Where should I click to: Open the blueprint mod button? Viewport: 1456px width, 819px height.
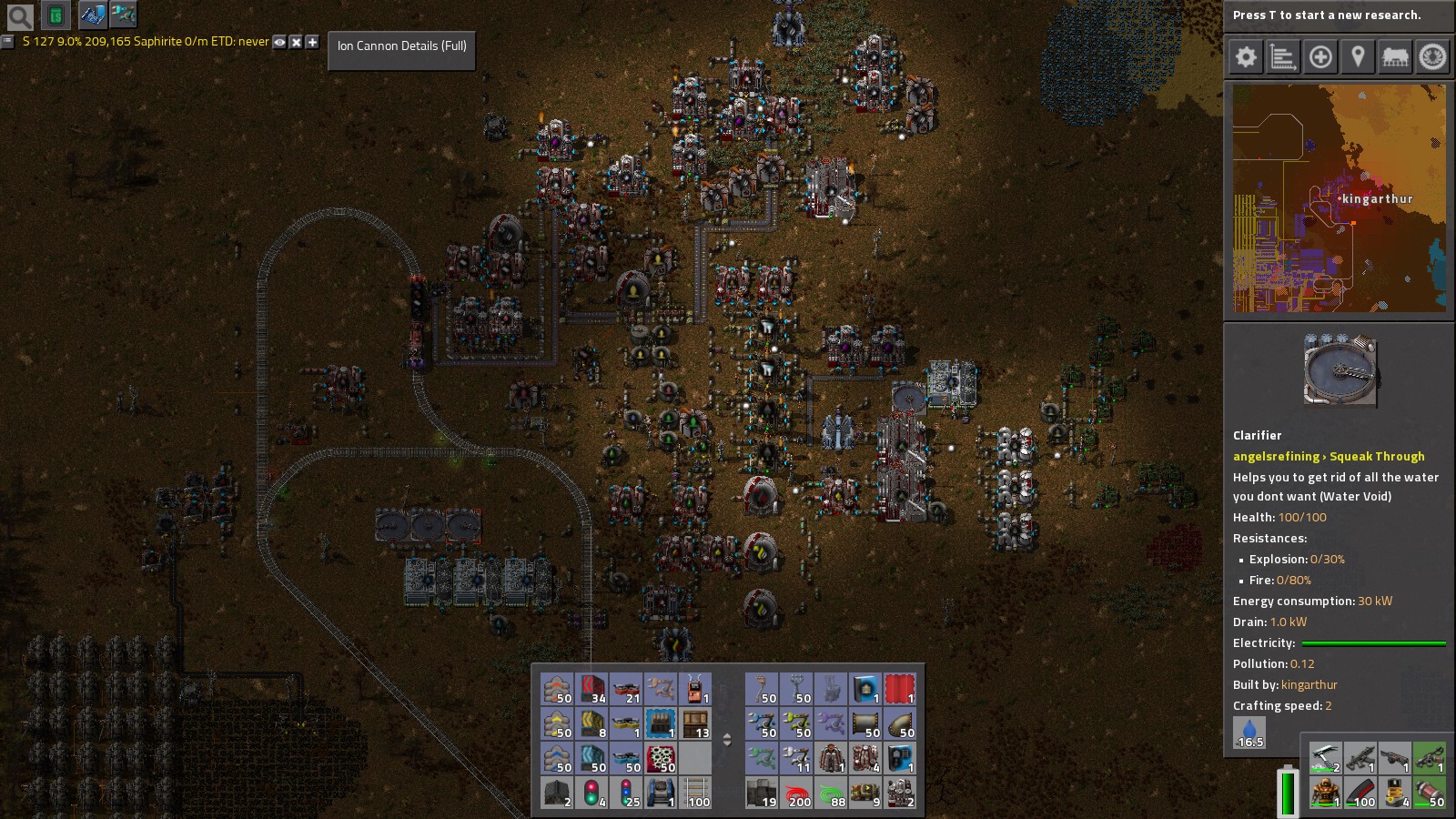pyautogui.click(x=92, y=15)
